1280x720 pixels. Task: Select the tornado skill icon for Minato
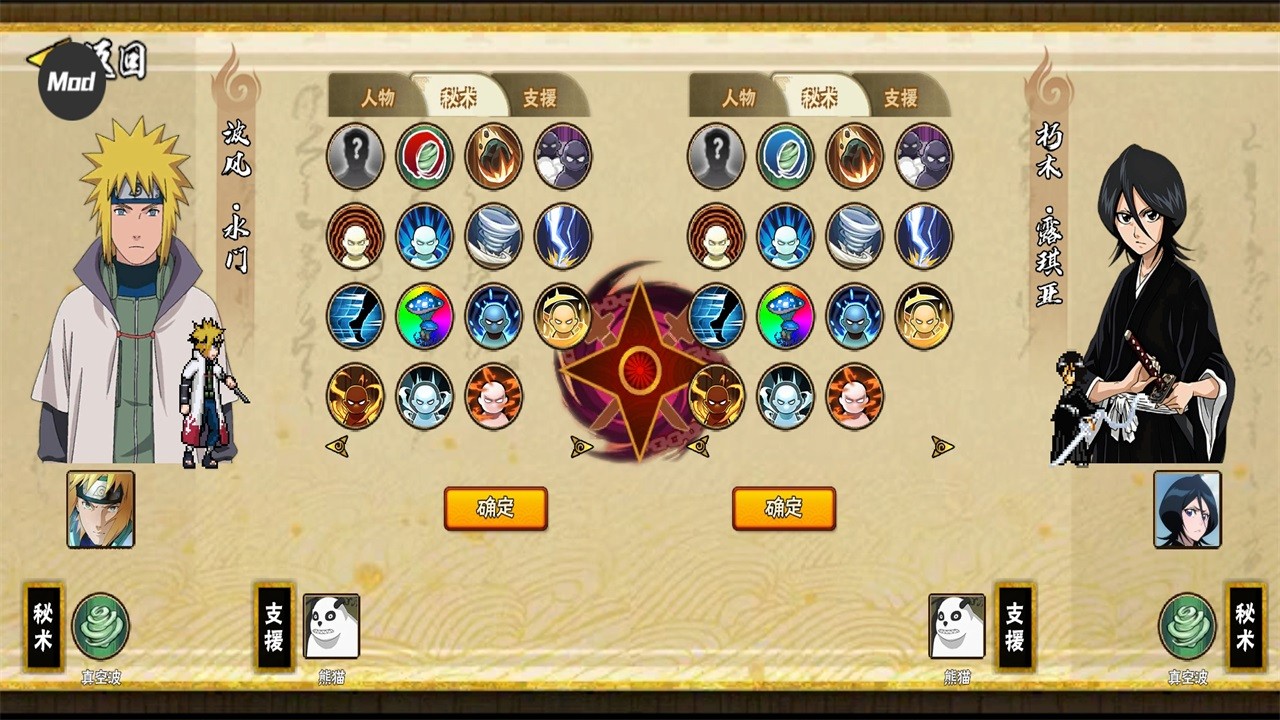pyautogui.click(x=494, y=236)
